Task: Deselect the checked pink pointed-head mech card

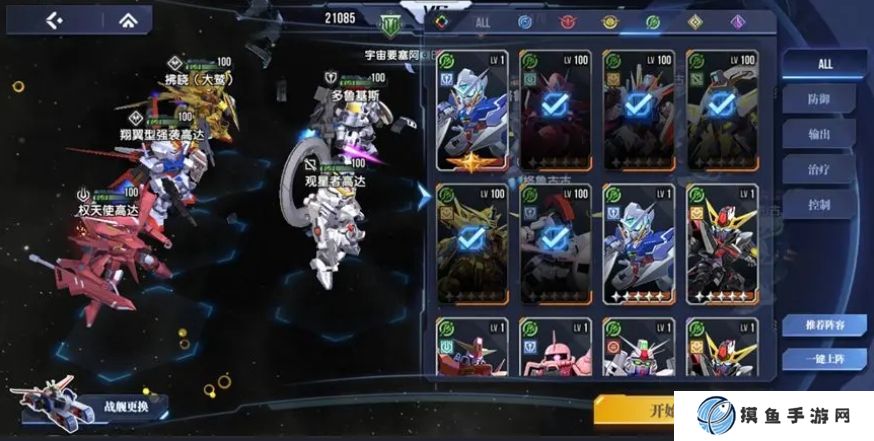Action: click(x=555, y=108)
